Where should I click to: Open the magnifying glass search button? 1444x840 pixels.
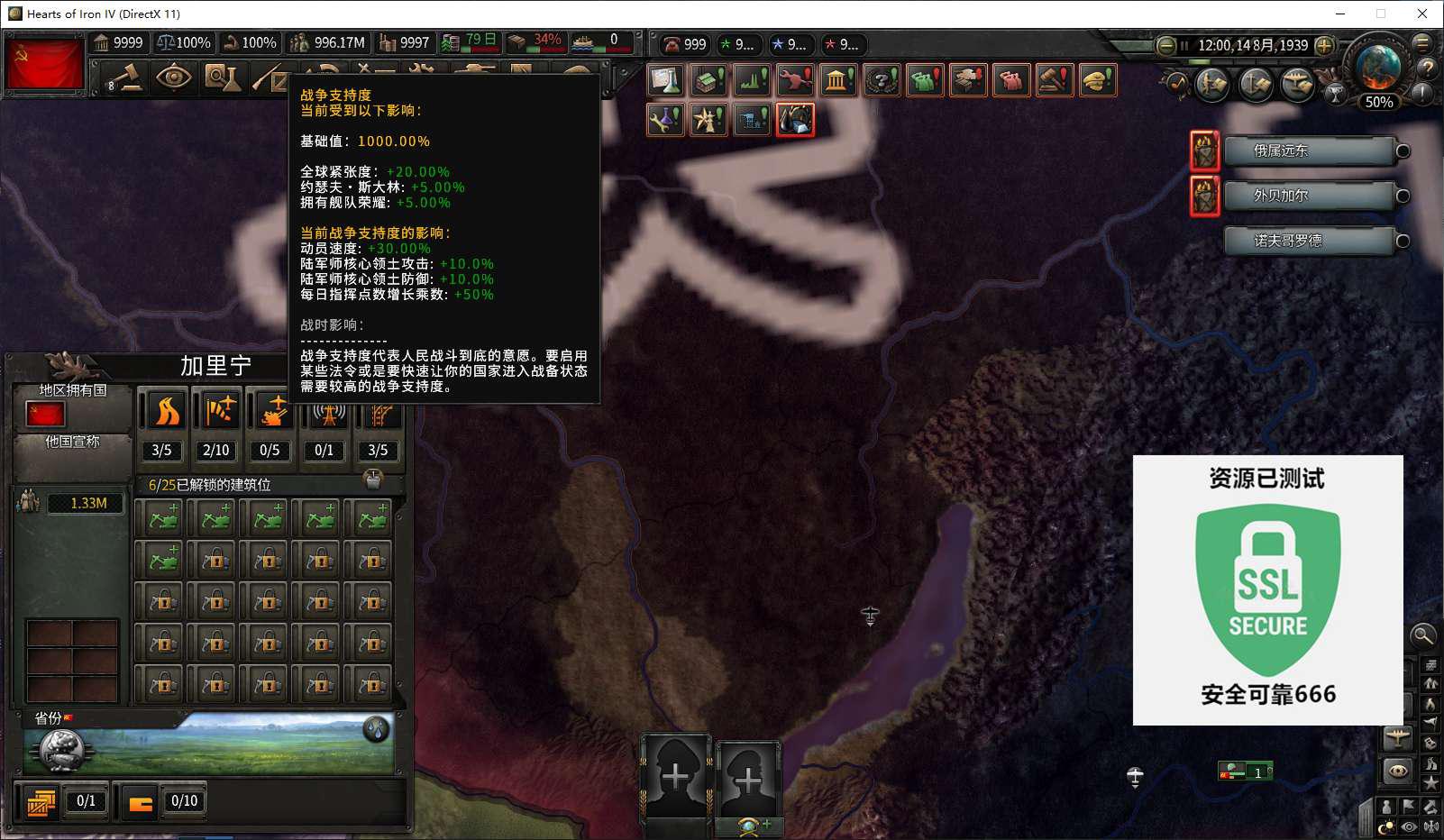click(1422, 635)
